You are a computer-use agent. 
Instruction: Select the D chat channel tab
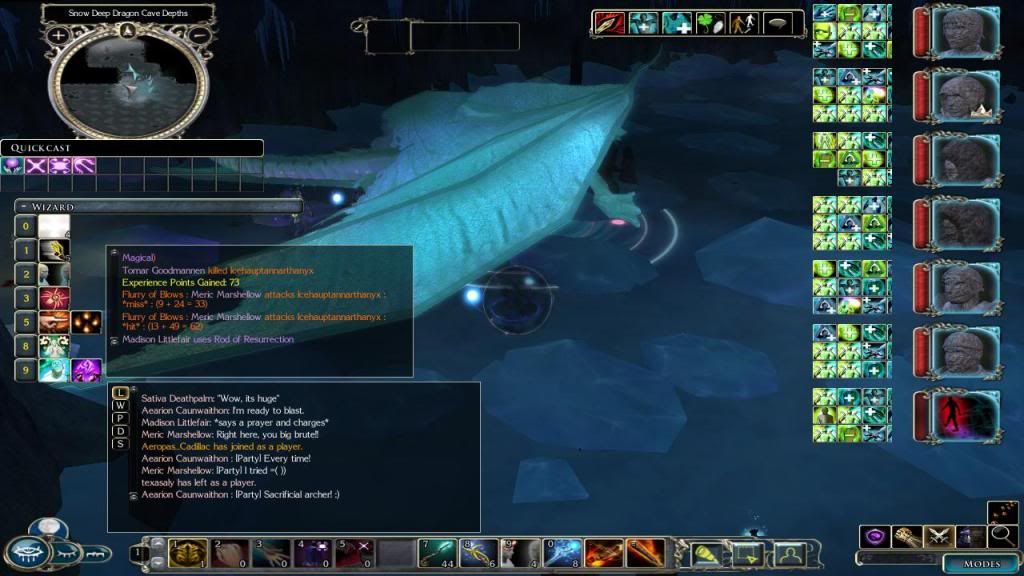coord(120,431)
